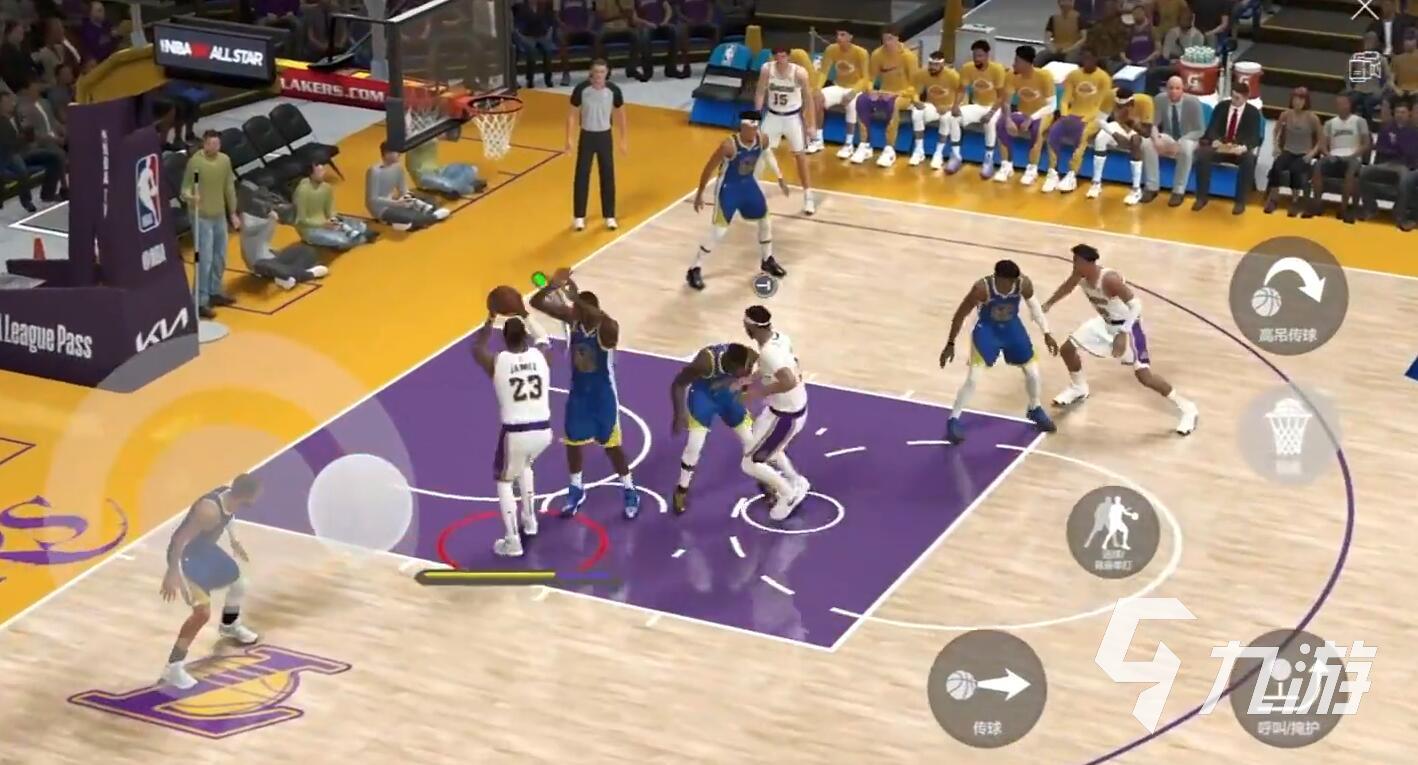The height and width of the screenshot is (765, 1418).
Task: Toggle recording via the camera icon
Action: [x=1366, y=67]
